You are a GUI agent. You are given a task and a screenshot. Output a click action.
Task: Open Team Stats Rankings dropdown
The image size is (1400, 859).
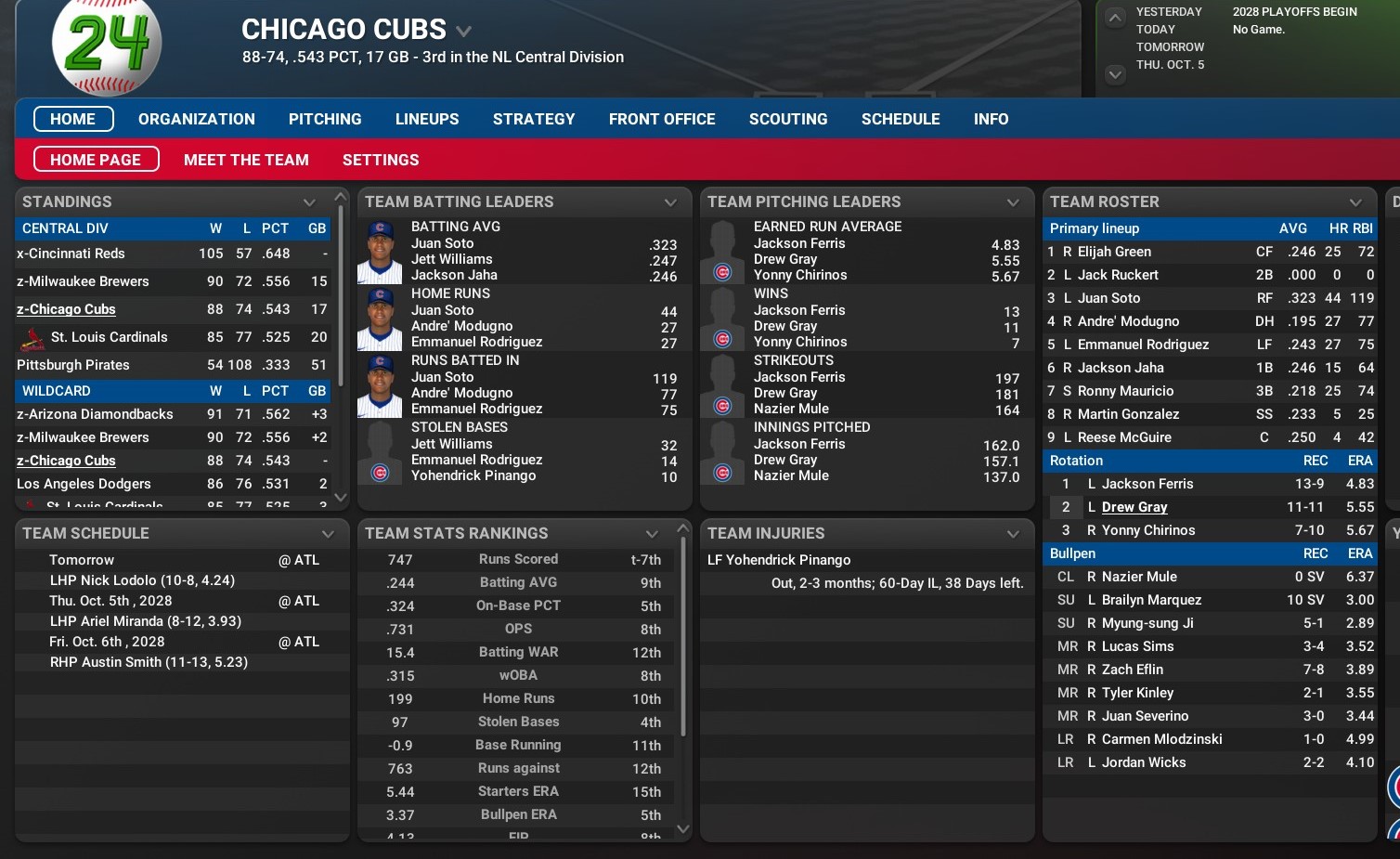click(x=652, y=534)
